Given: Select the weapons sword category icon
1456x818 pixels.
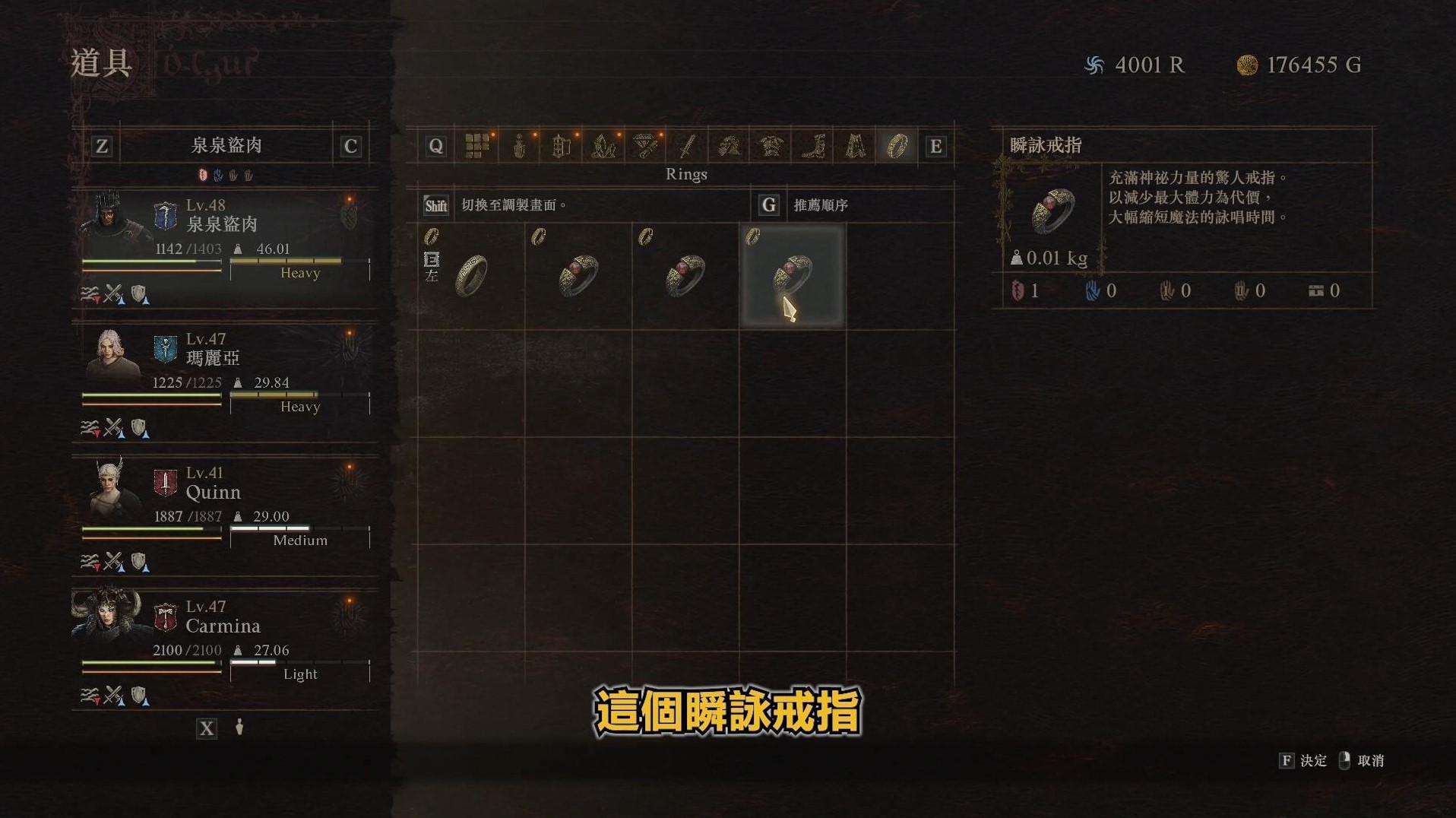Looking at the screenshot, I should click(x=686, y=145).
